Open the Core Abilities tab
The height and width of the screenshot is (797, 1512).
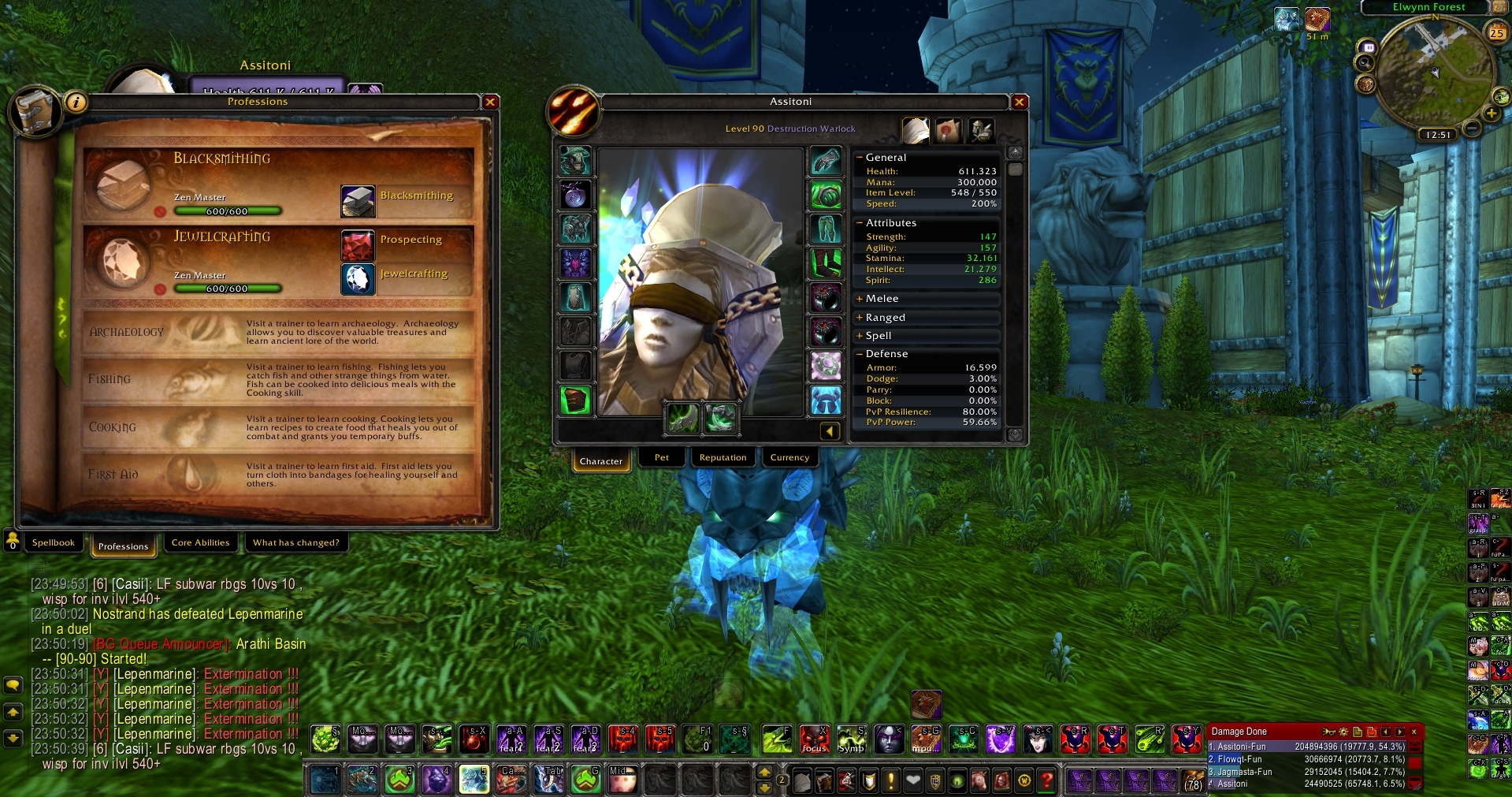pyautogui.click(x=200, y=543)
